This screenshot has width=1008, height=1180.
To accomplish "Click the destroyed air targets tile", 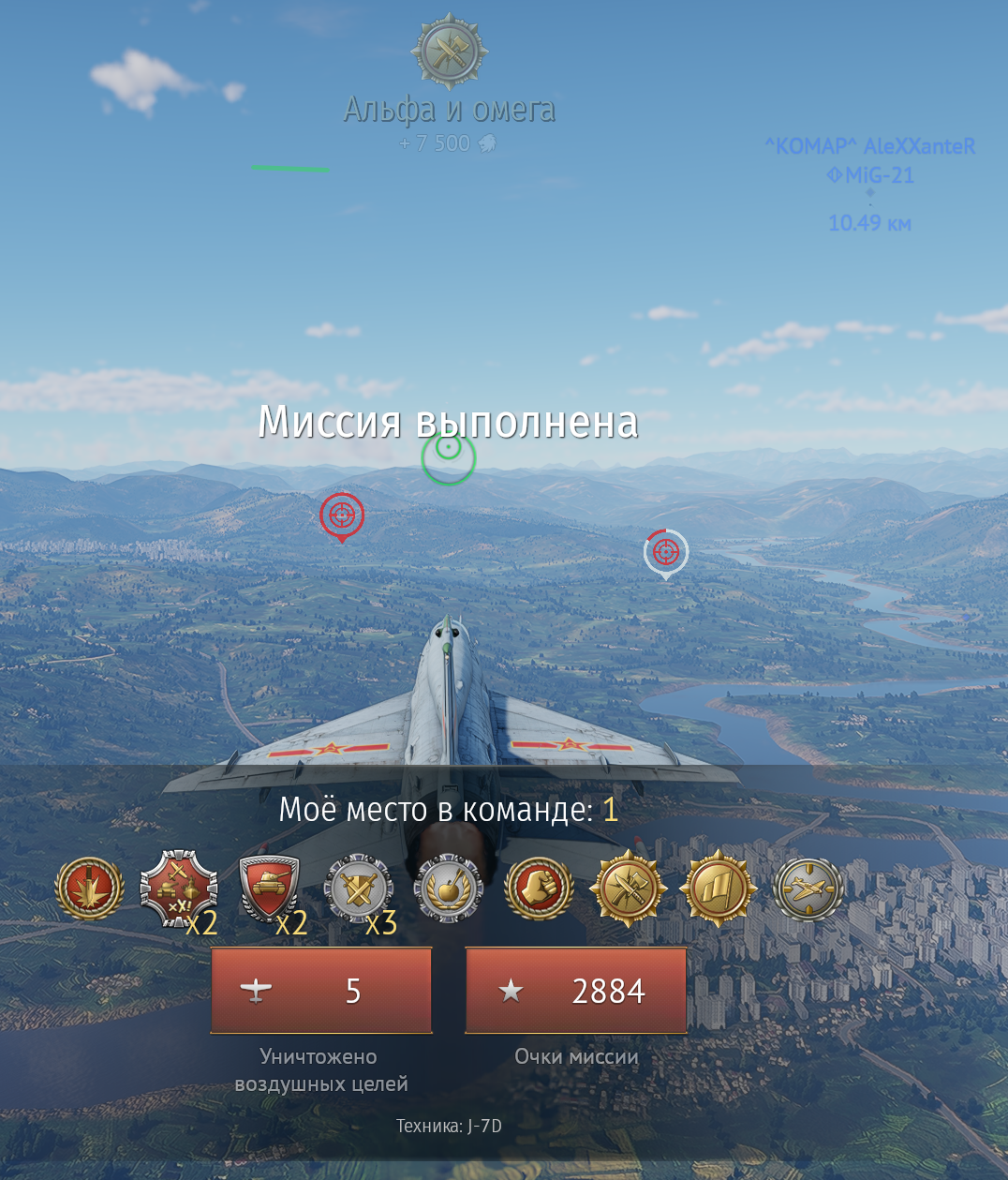I will point(321,991).
